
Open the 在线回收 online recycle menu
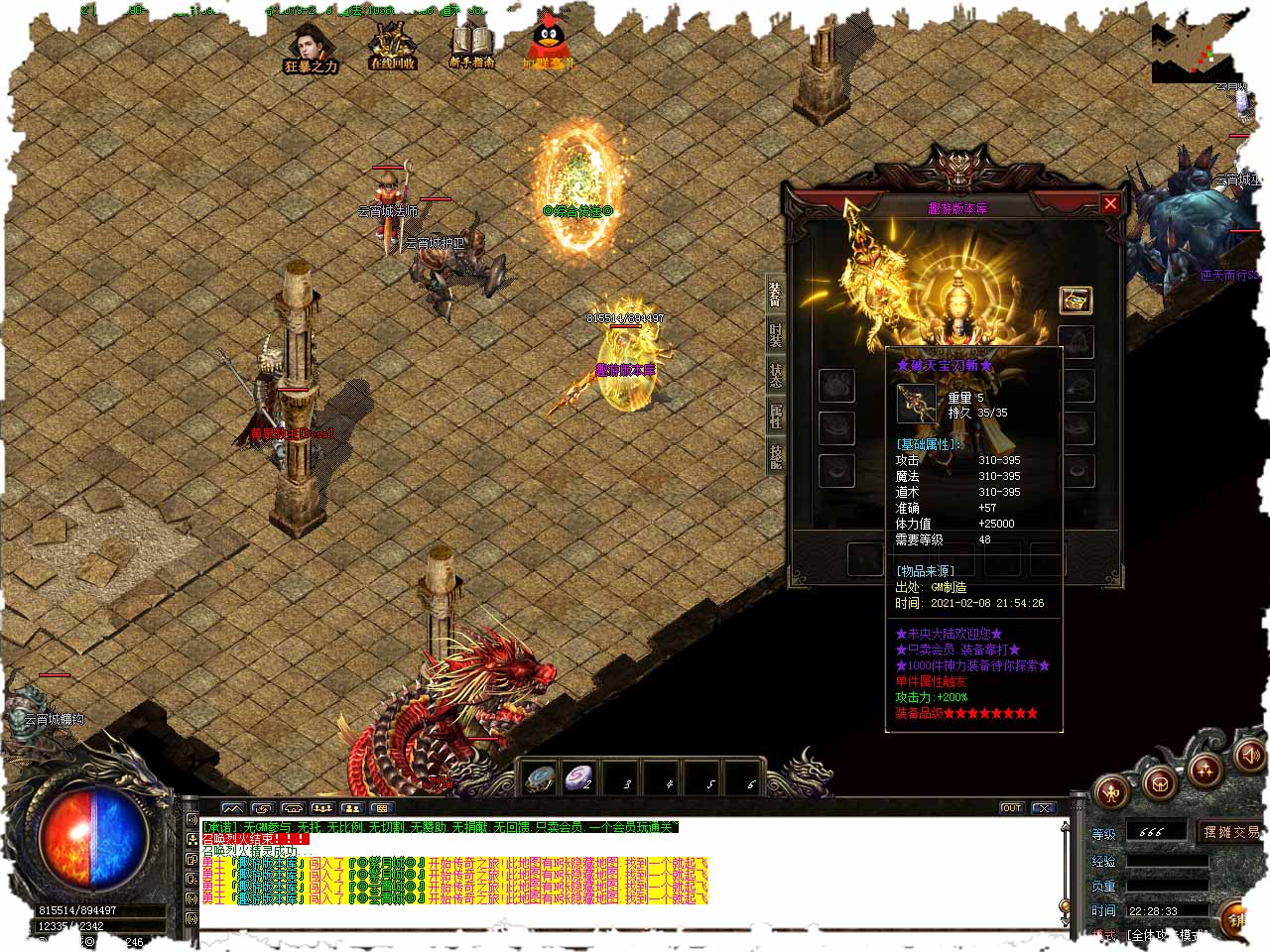(x=392, y=46)
